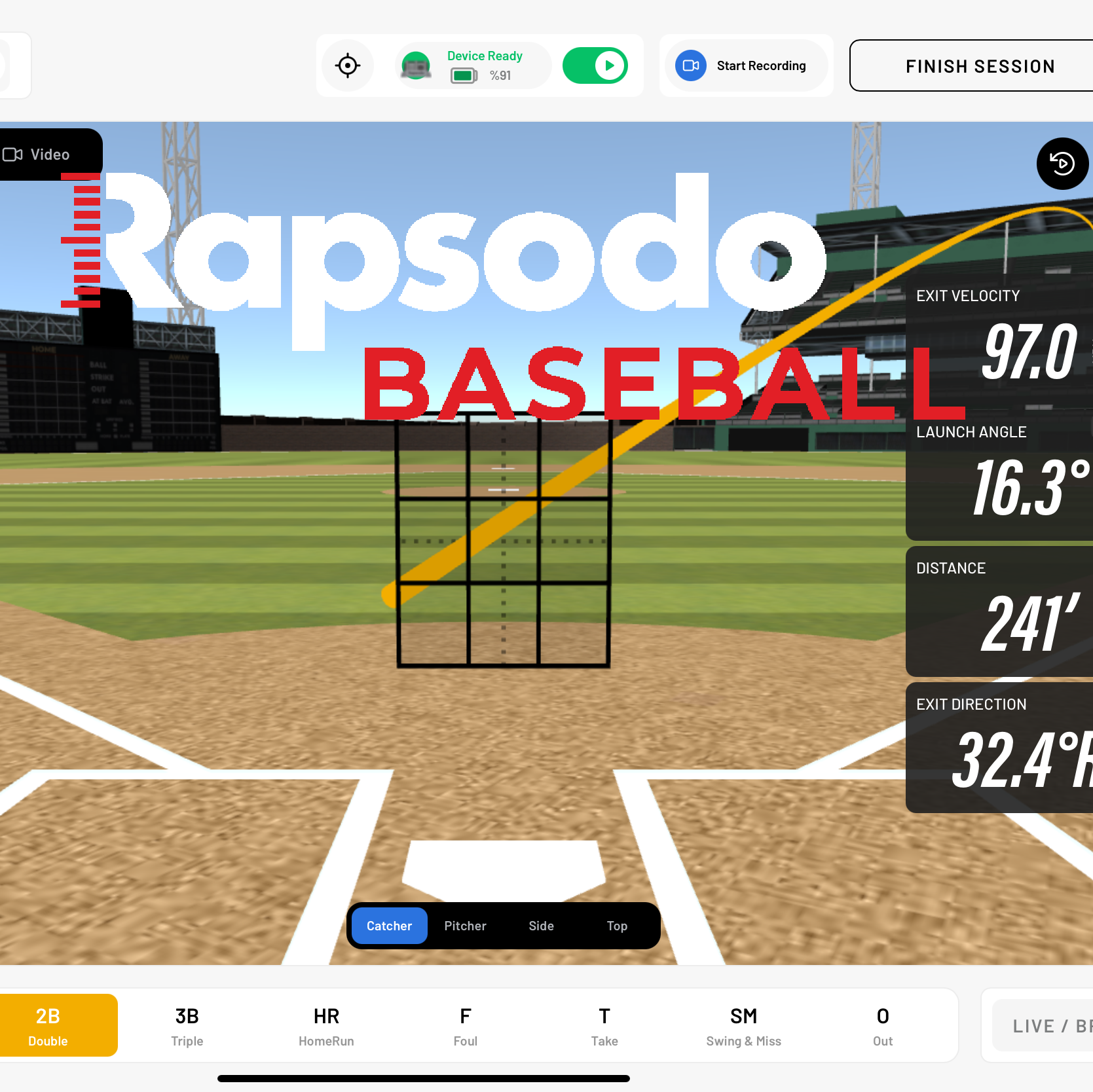Viewport: 1093px width, 1092px height.
Task: Tap the replay view reset icon
Action: (1062, 164)
